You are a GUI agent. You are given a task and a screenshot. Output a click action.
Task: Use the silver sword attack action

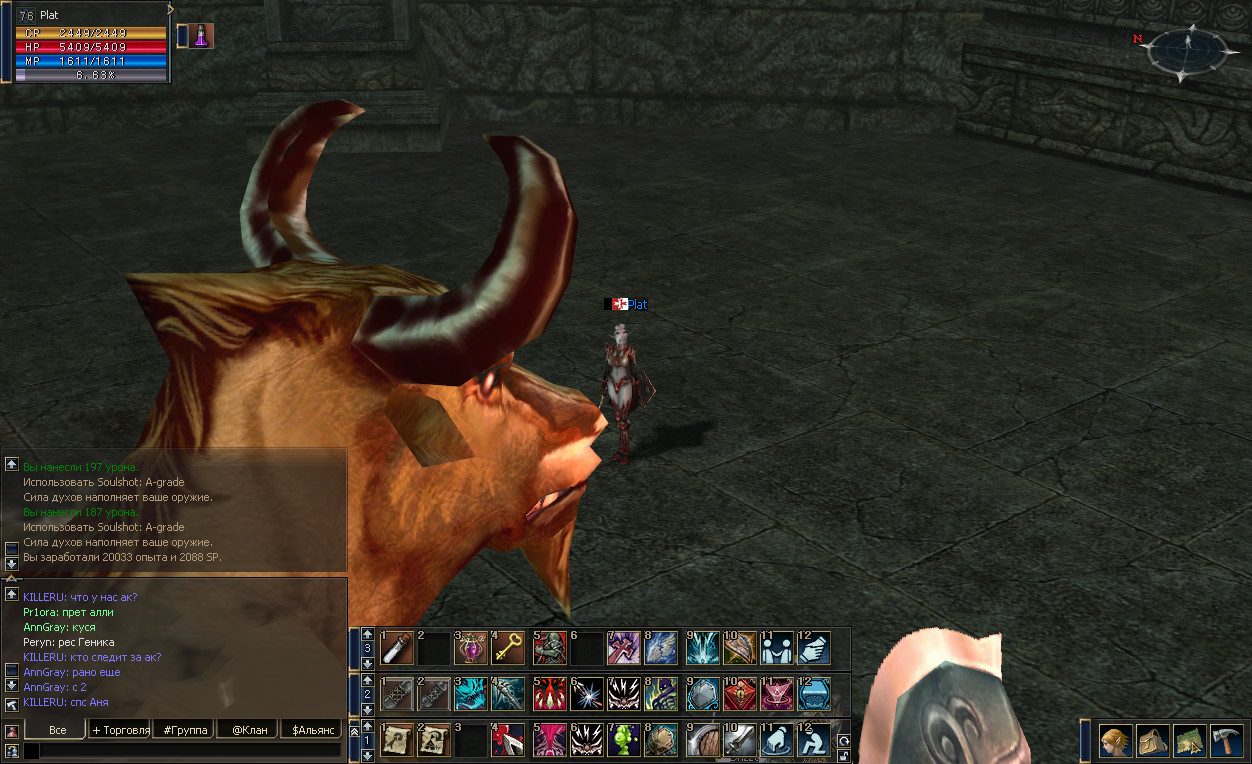click(x=738, y=740)
